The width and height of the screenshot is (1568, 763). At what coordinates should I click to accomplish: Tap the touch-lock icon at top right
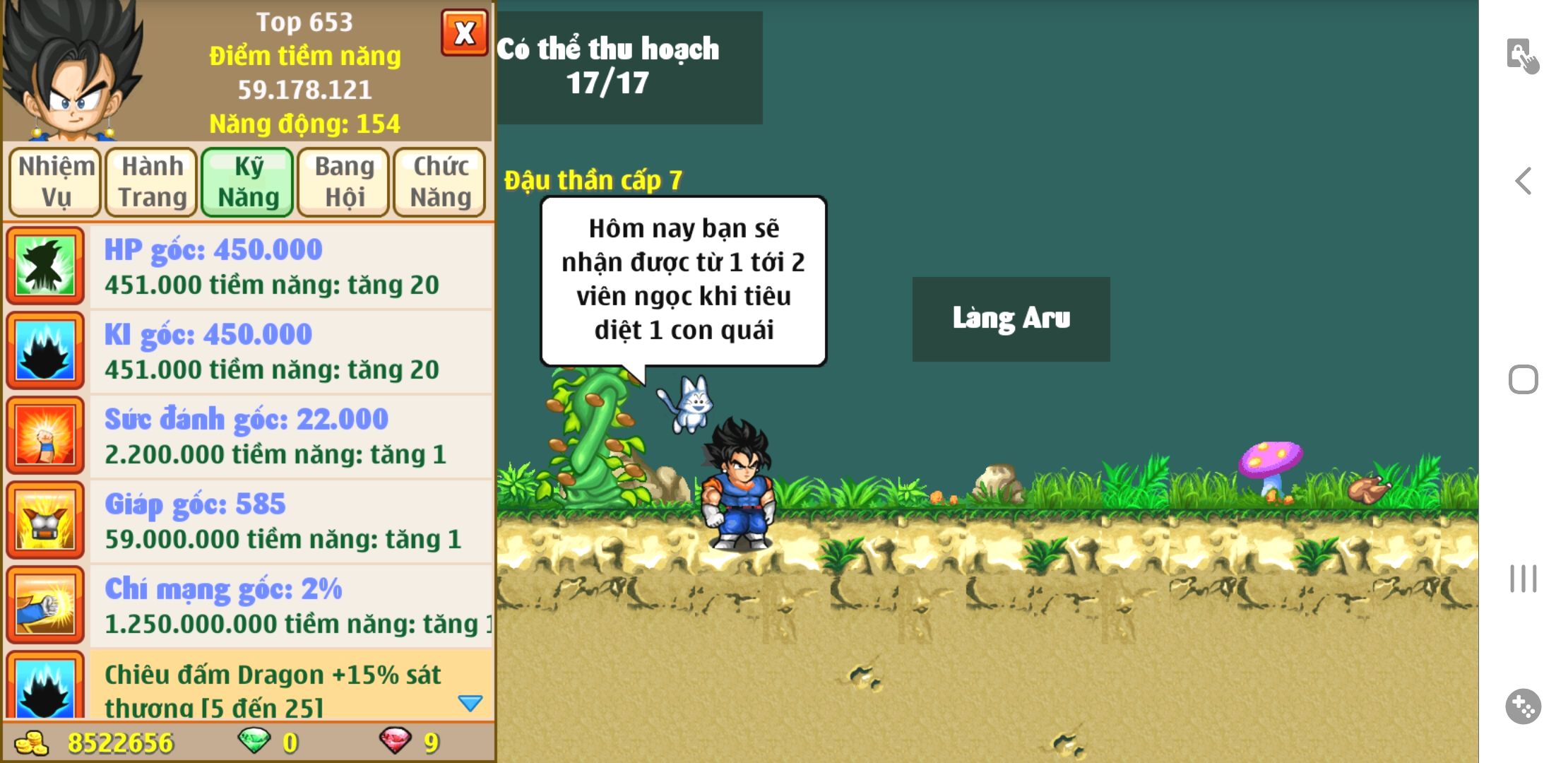point(1522,56)
